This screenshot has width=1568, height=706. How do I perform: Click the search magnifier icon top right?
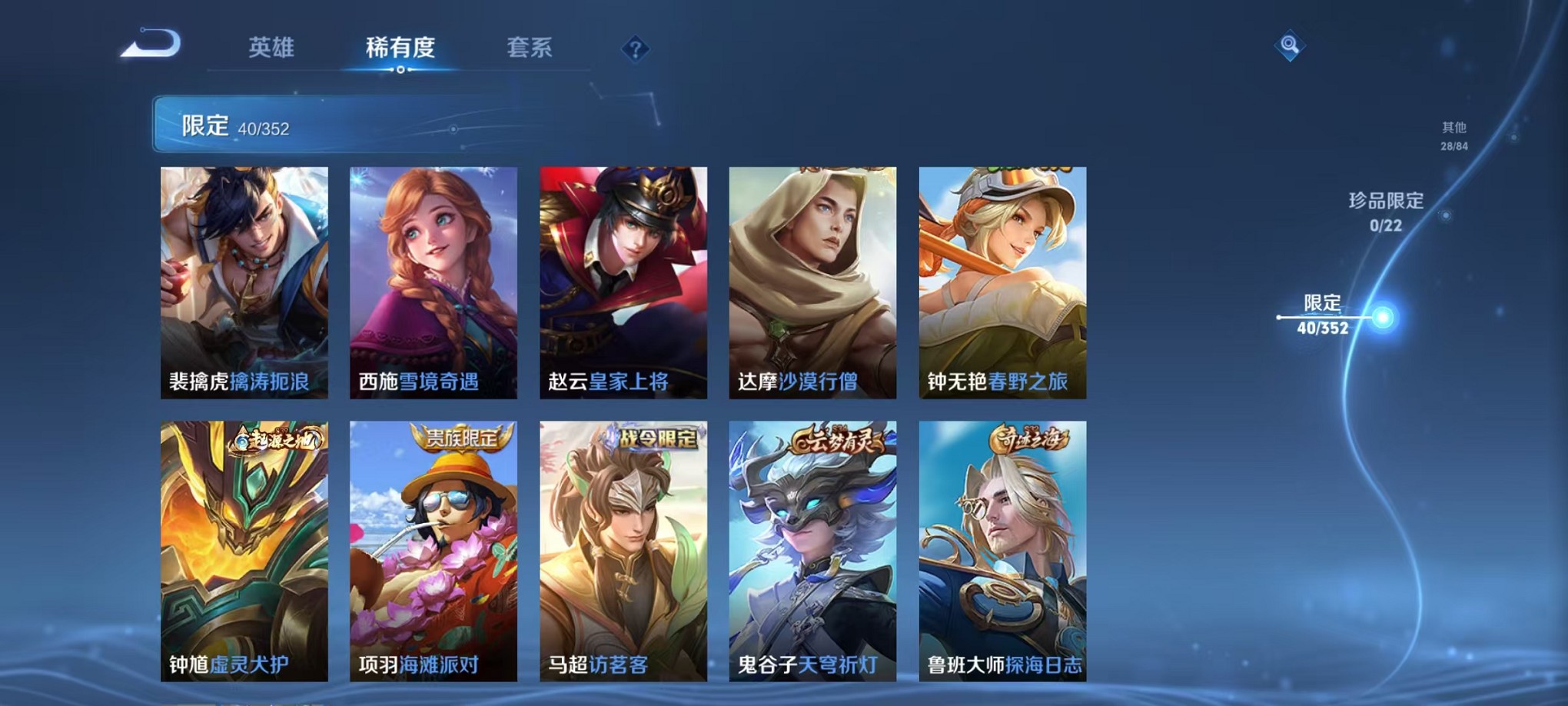tap(1291, 44)
